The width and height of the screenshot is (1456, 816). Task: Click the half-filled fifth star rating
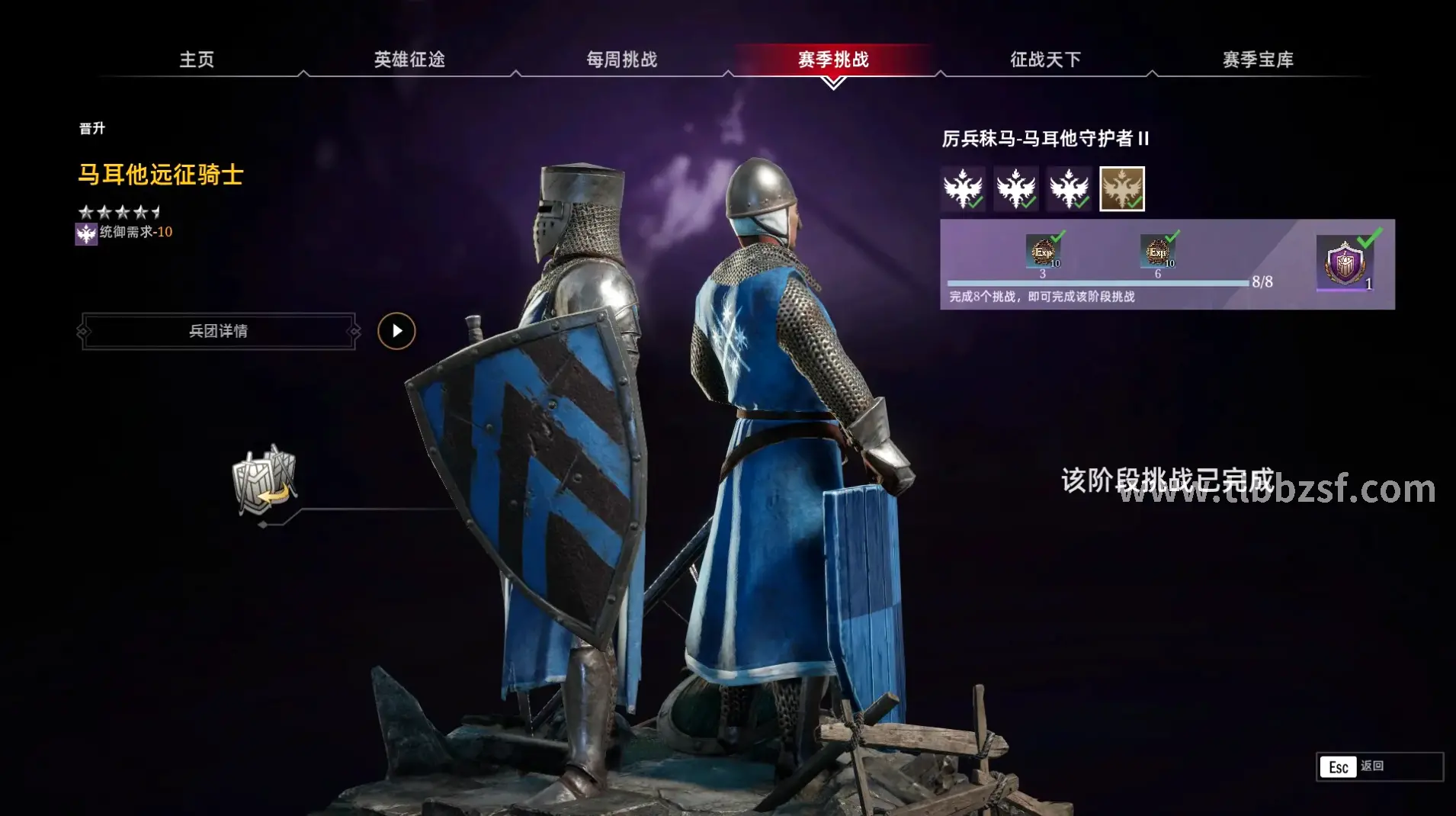(x=155, y=211)
